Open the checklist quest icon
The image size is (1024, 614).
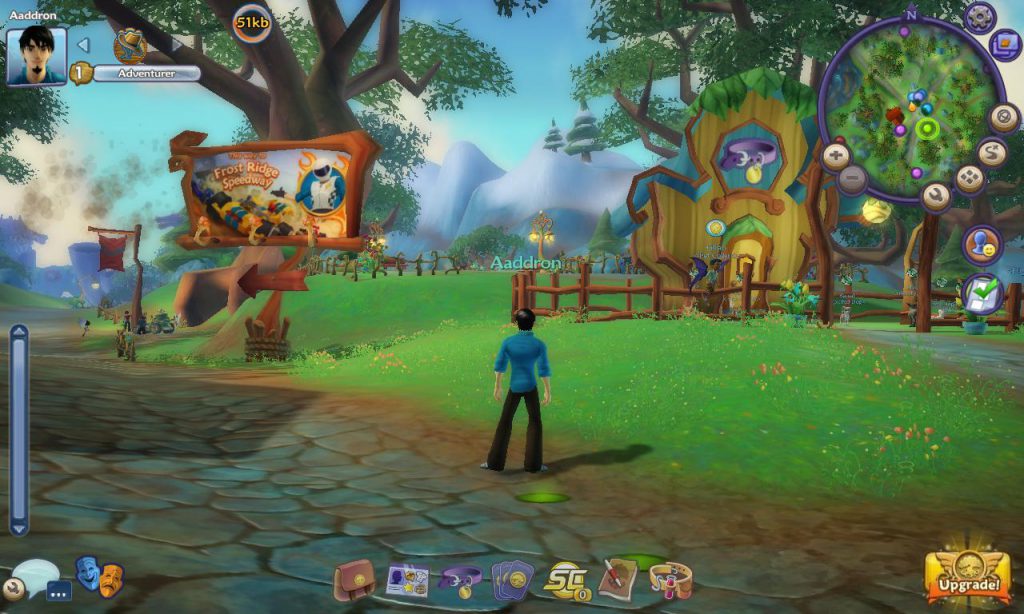[982, 295]
